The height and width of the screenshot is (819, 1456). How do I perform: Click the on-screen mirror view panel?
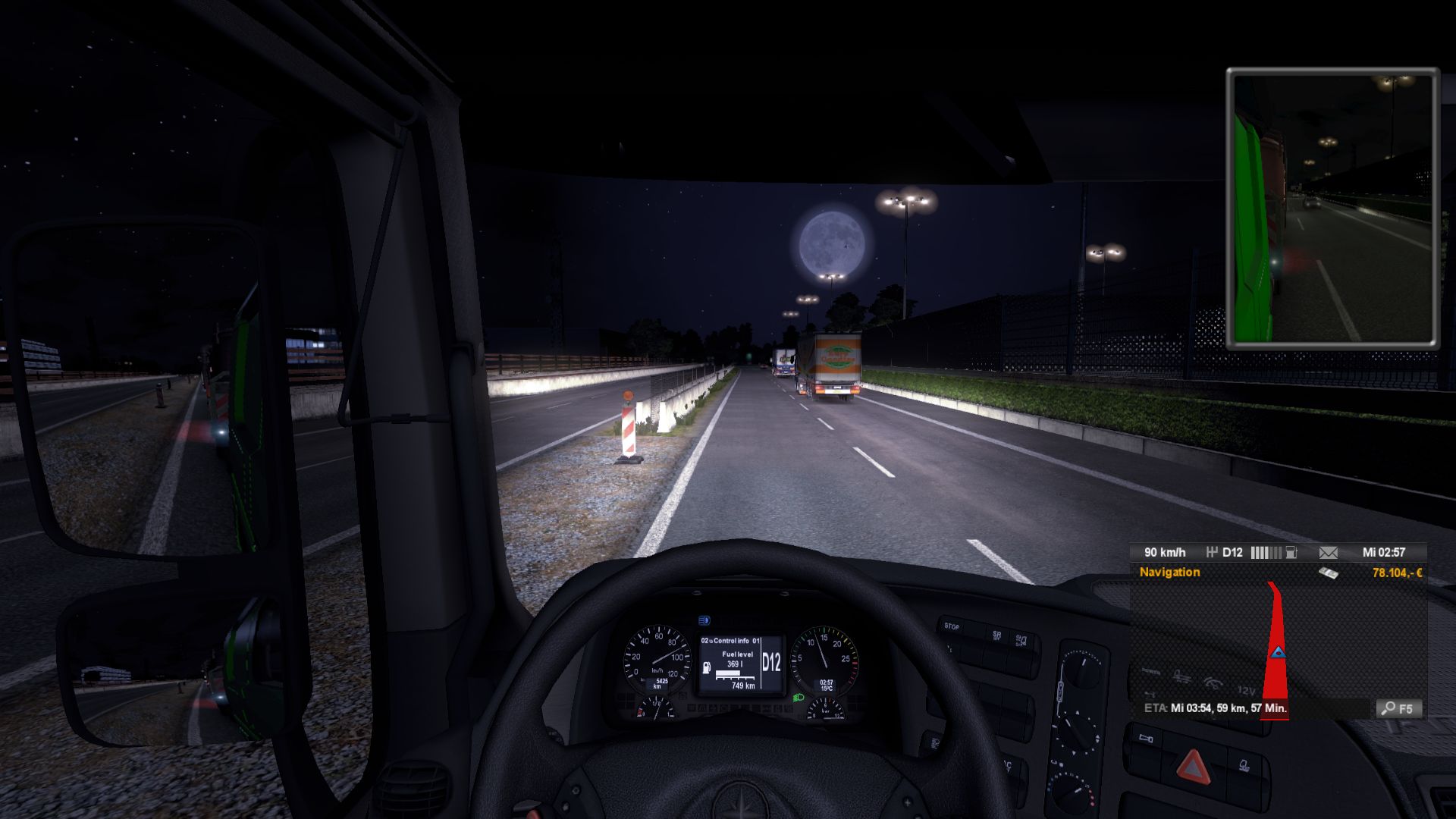[x=1332, y=209]
